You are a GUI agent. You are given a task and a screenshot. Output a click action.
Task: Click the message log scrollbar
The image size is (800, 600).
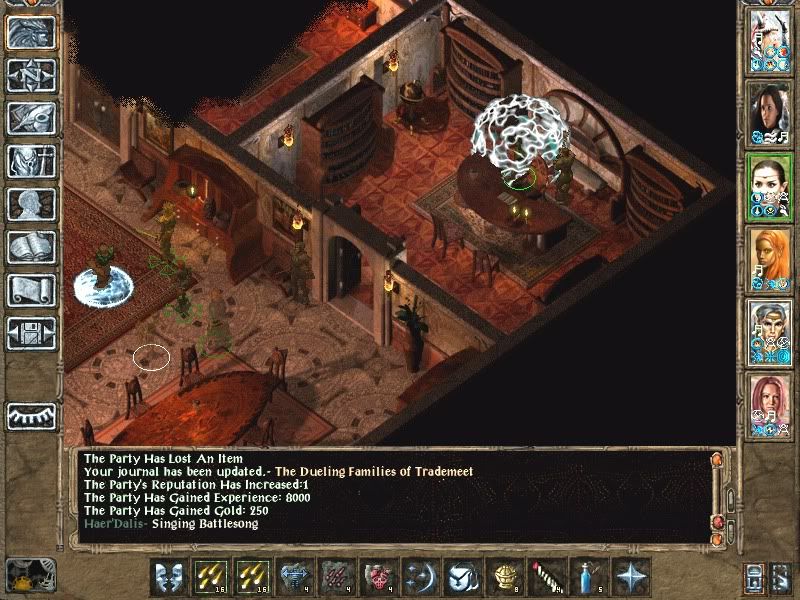(719, 497)
